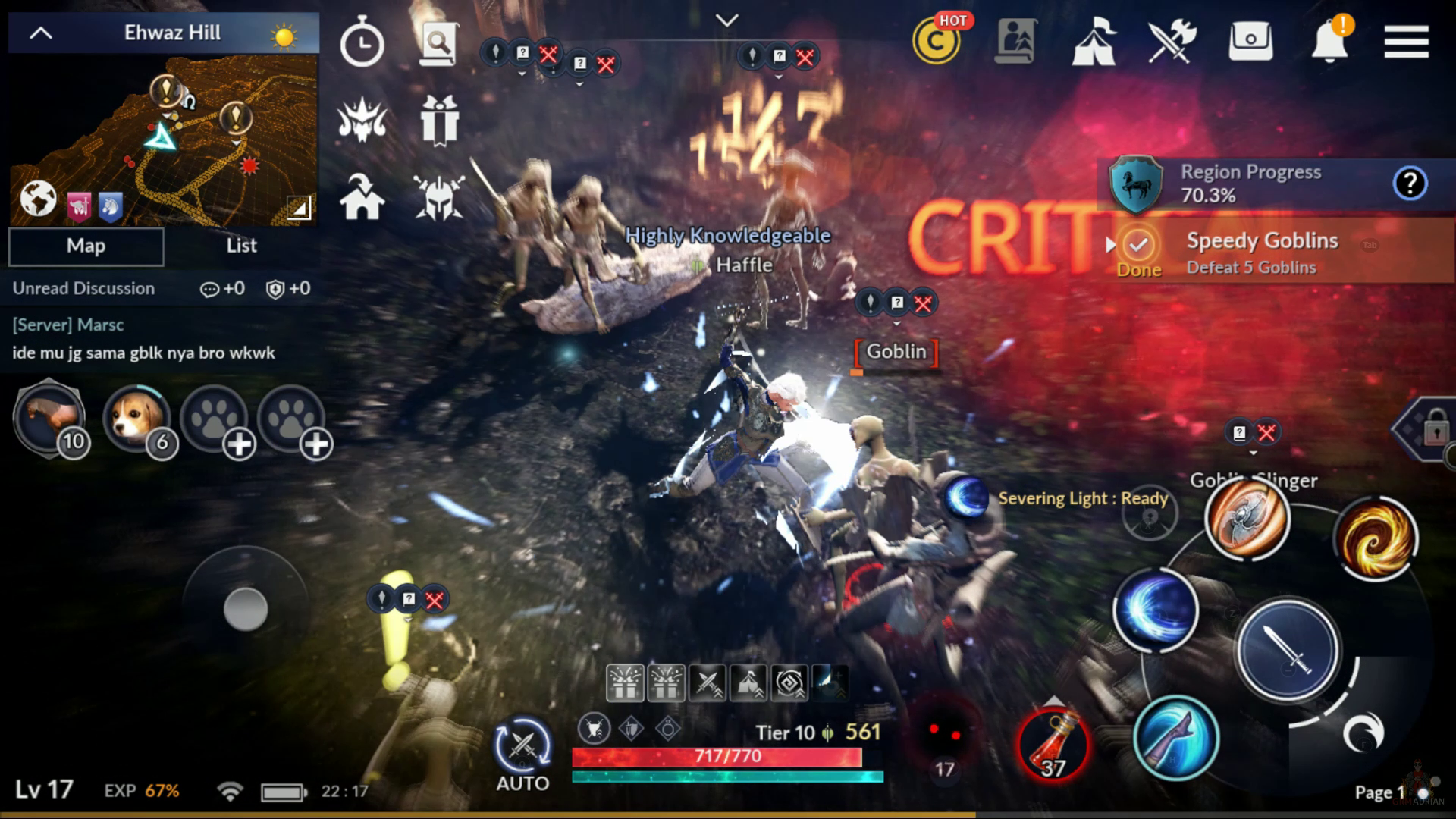Viewport: 1456px width, 819px height.
Task: Open the crossed sword and axe menu
Action: click(x=1172, y=42)
